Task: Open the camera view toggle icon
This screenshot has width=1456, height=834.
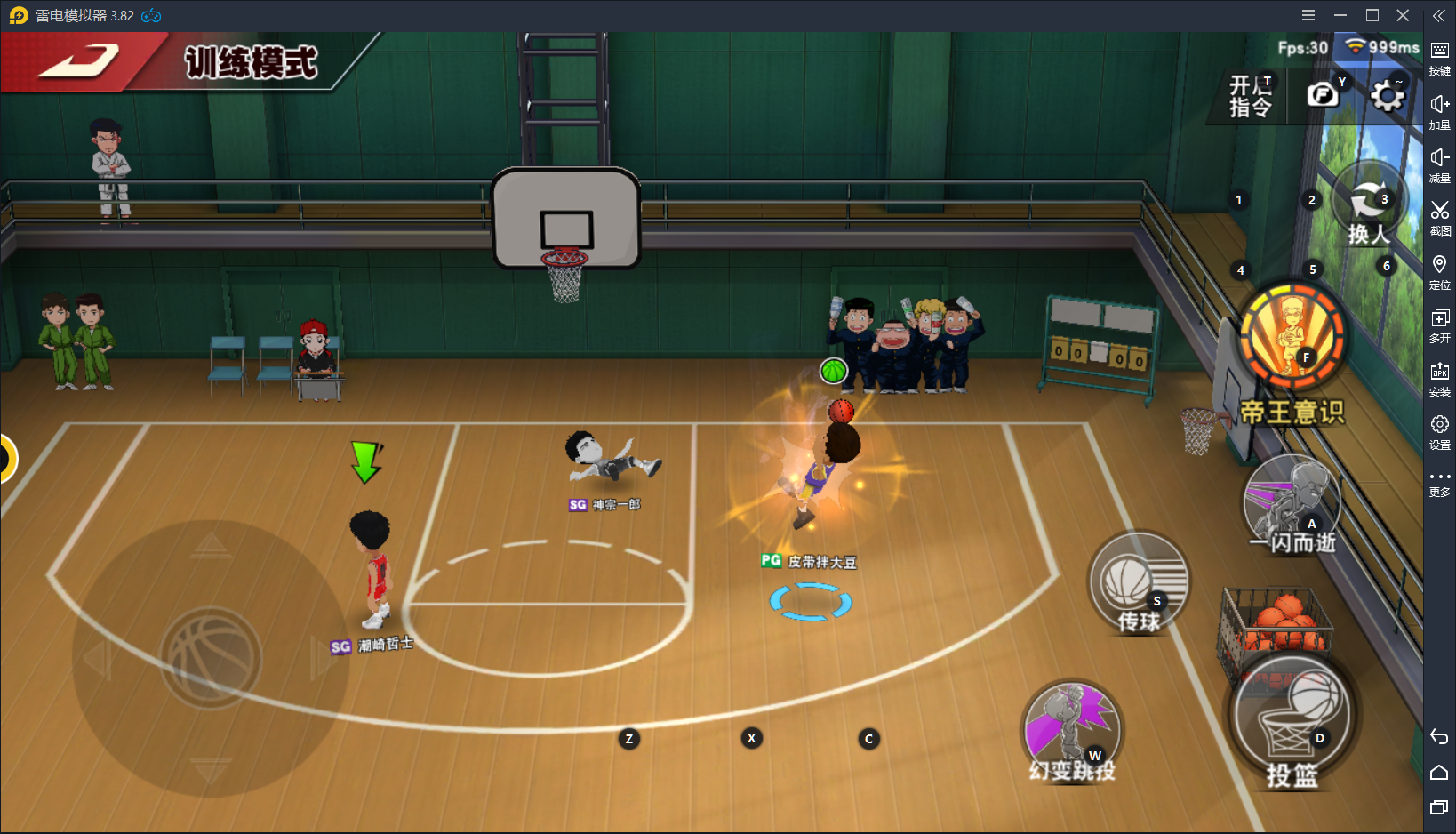Action: (1322, 94)
